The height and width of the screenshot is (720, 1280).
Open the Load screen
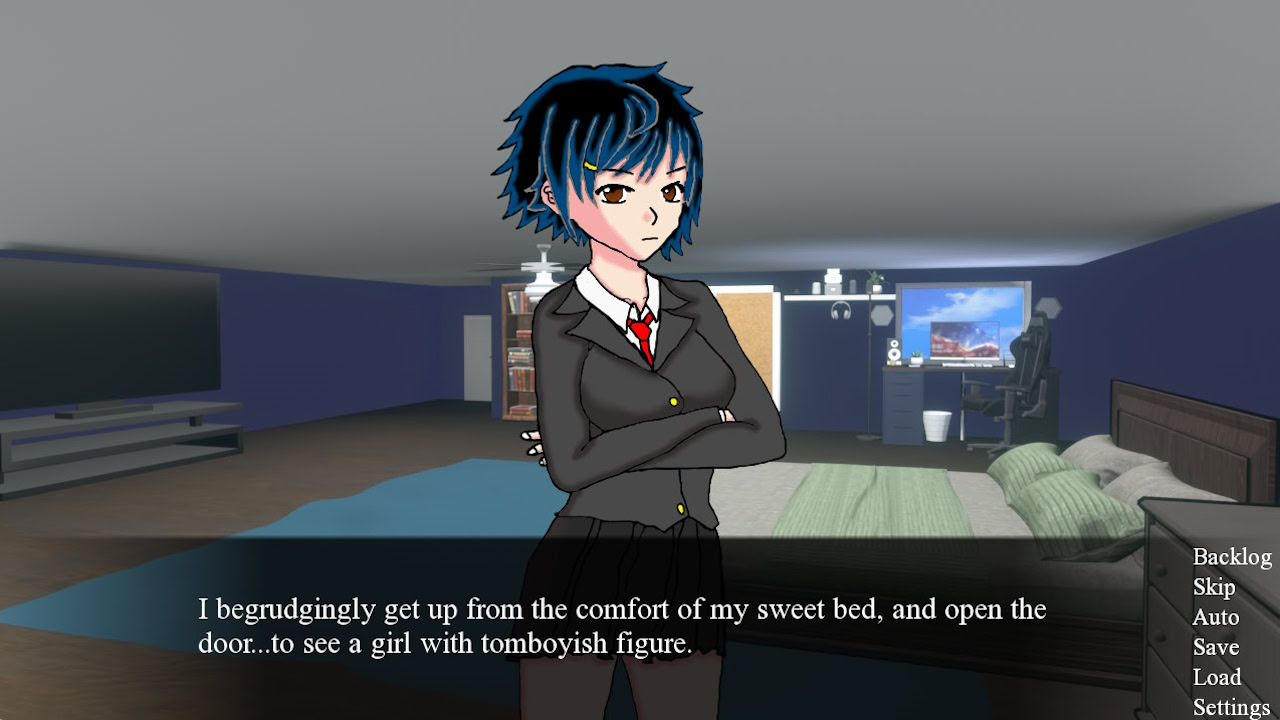click(1217, 677)
